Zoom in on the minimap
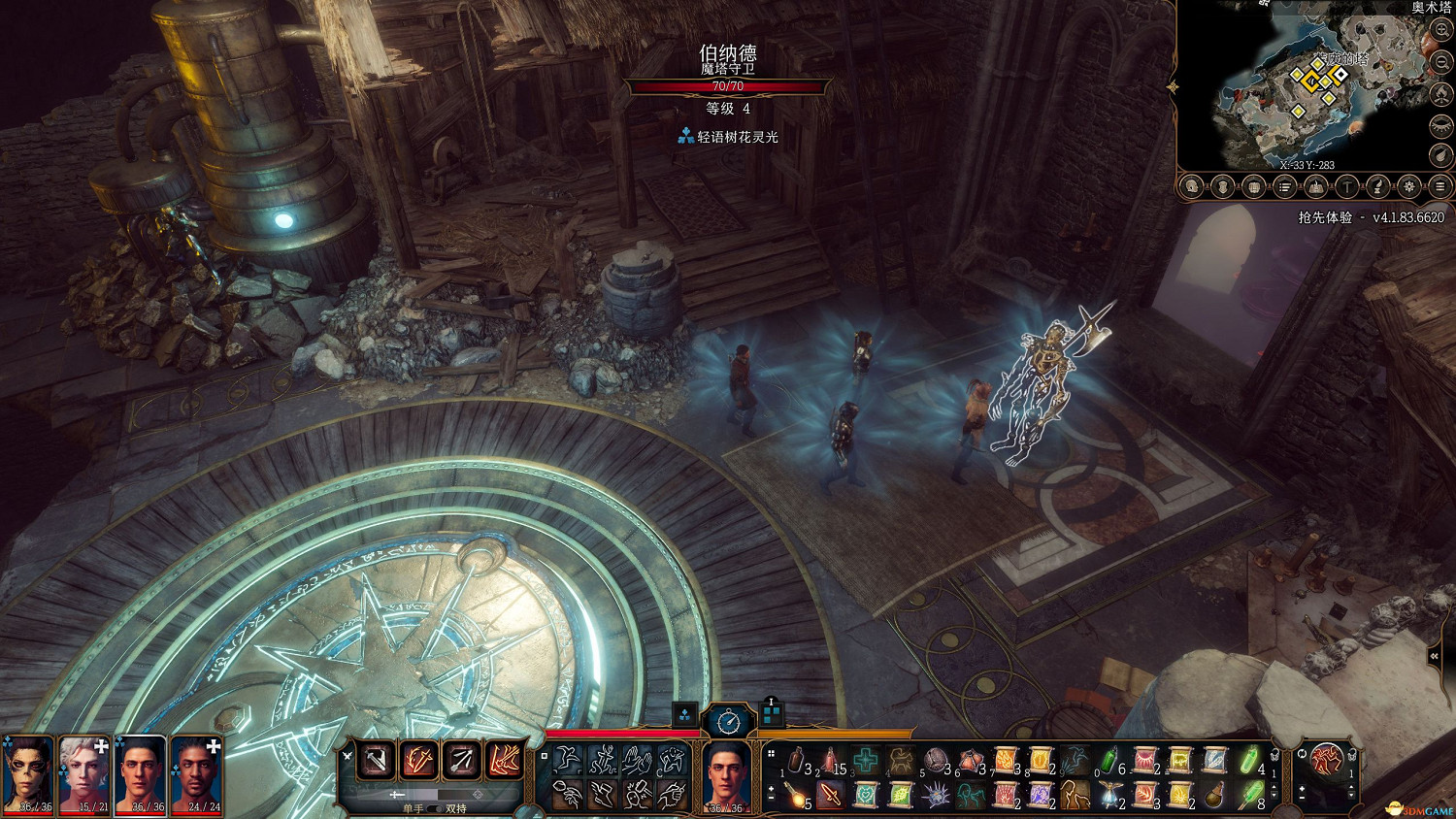Image resolution: width=1456 pixels, height=819 pixels. click(x=1441, y=31)
